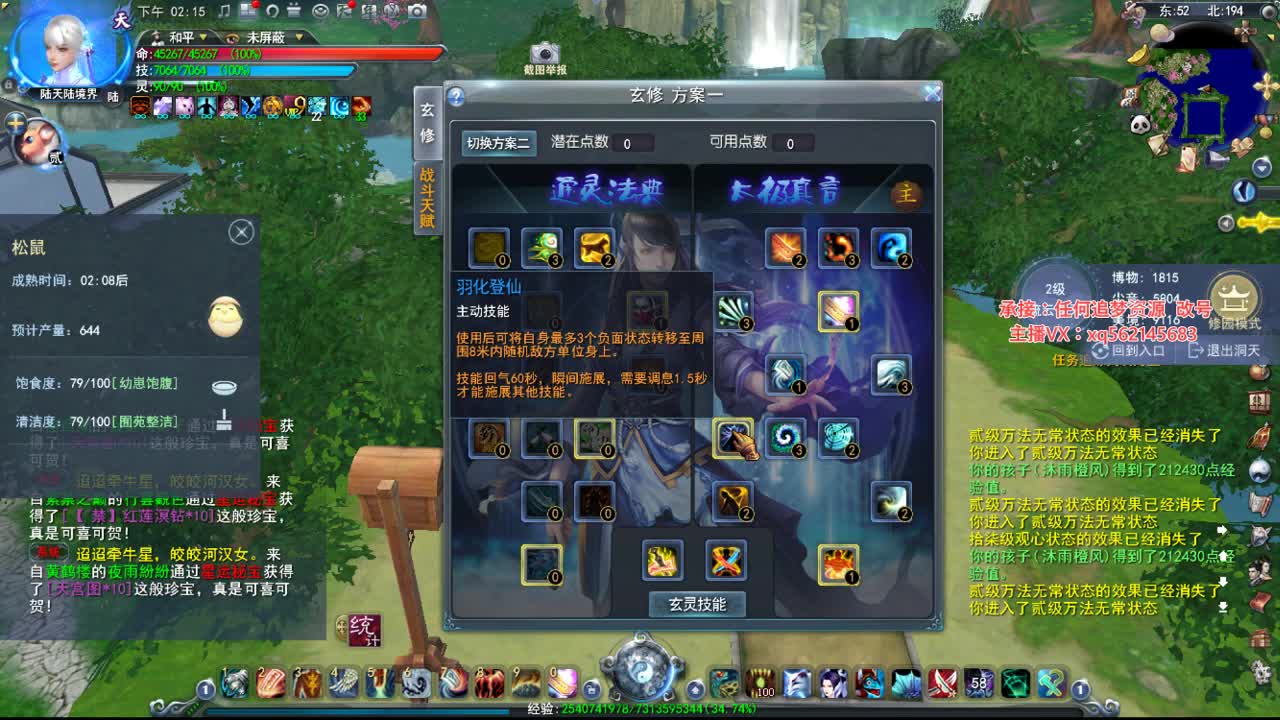Enable the highlighted glove skill node
The width and height of the screenshot is (1280, 720).
735,438
